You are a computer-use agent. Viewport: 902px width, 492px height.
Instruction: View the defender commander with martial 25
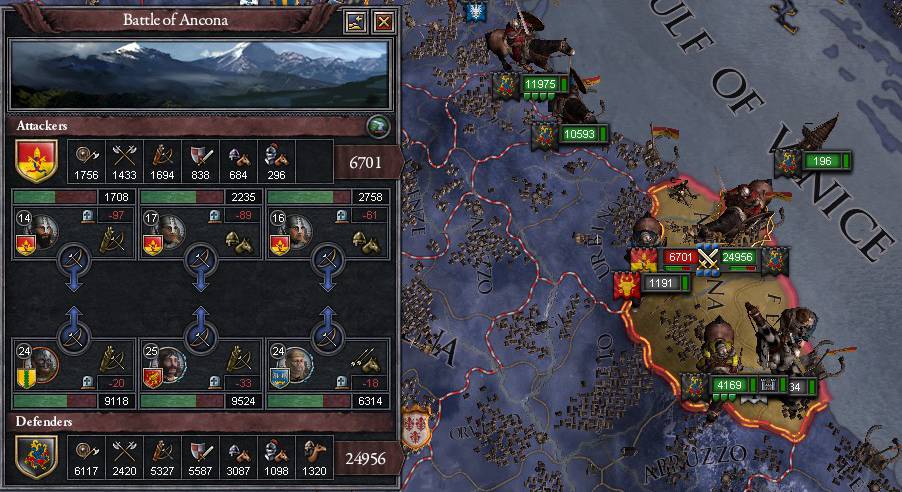[x=168, y=363]
